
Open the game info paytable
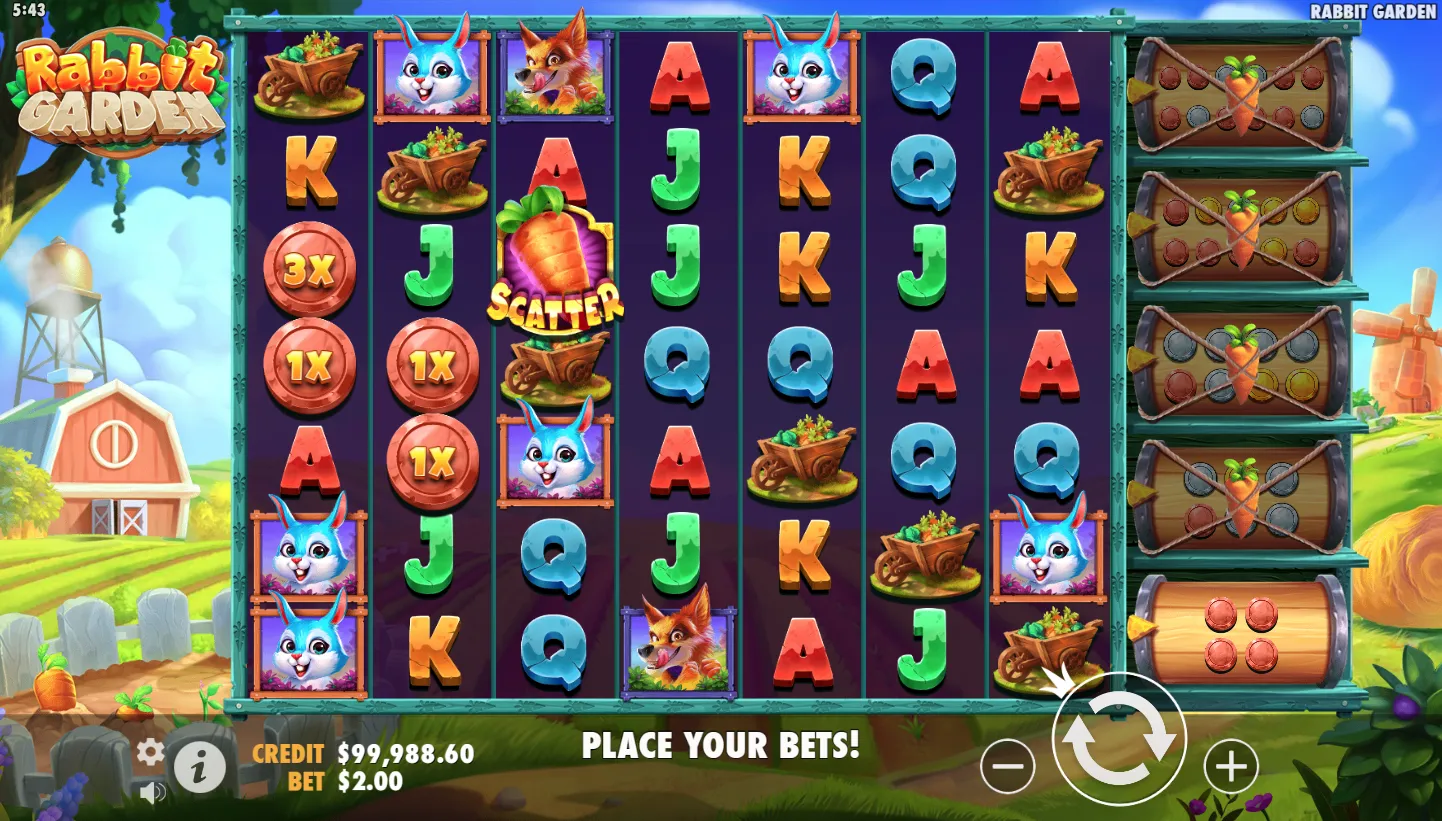pyautogui.click(x=200, y=767)
